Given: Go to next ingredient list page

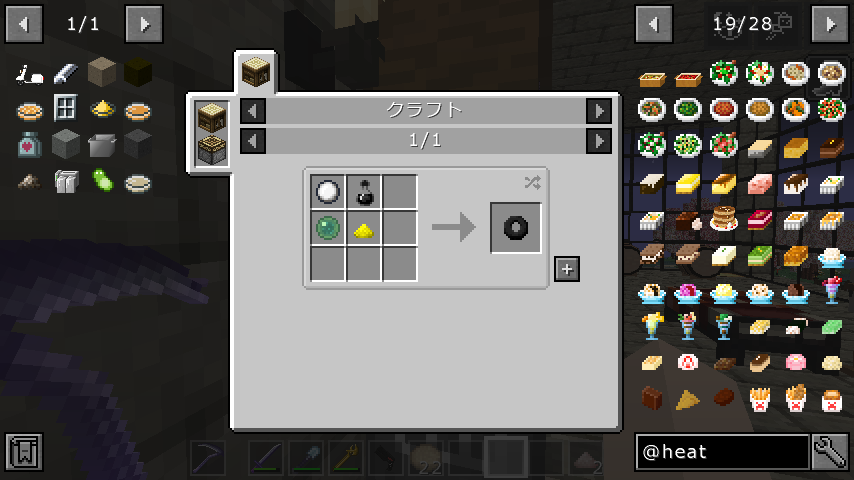Looking at the screenshot, I should (x=830, y=23).
